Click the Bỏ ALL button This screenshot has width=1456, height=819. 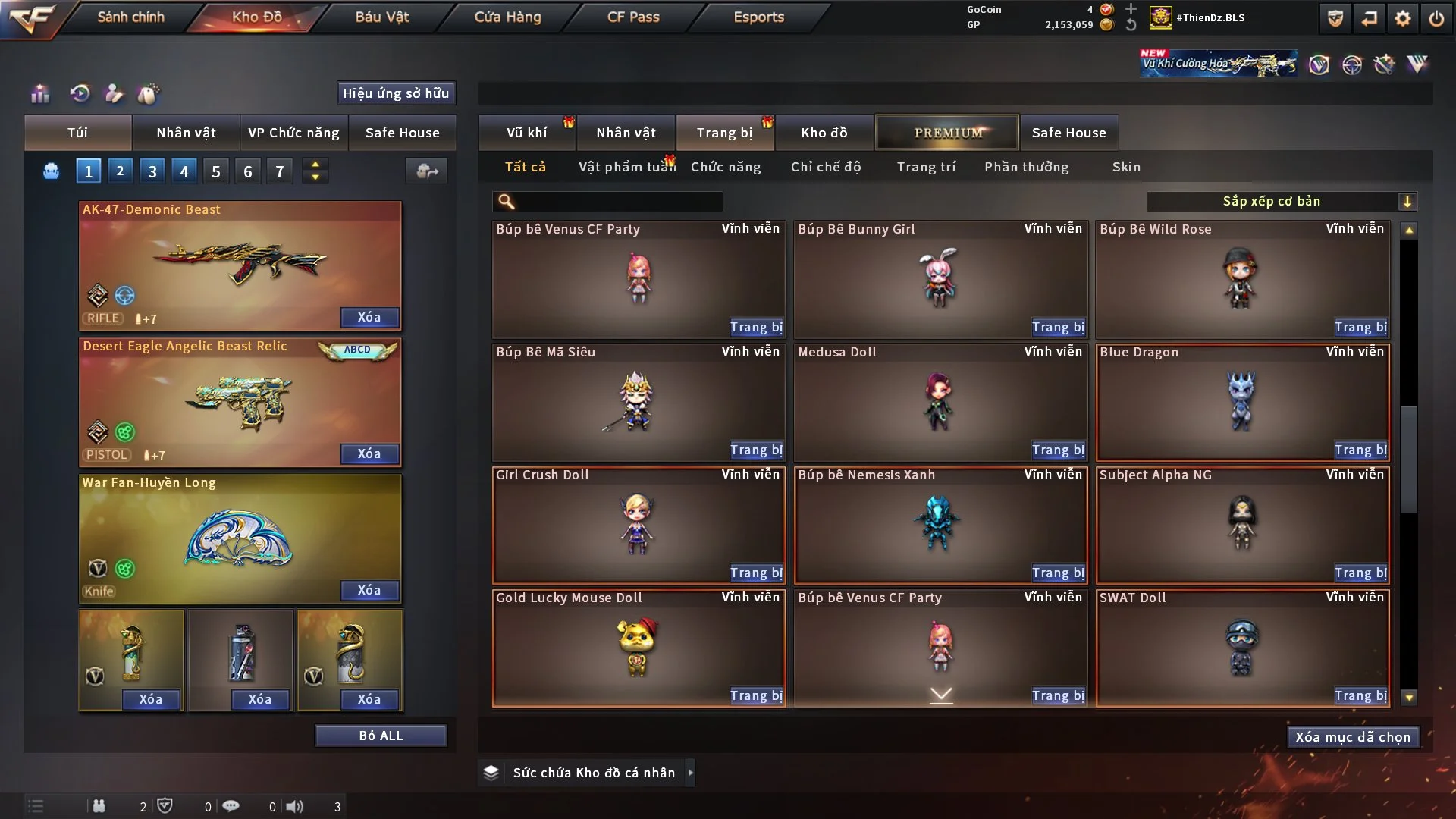pyautogui.click(x=381, y=736)
